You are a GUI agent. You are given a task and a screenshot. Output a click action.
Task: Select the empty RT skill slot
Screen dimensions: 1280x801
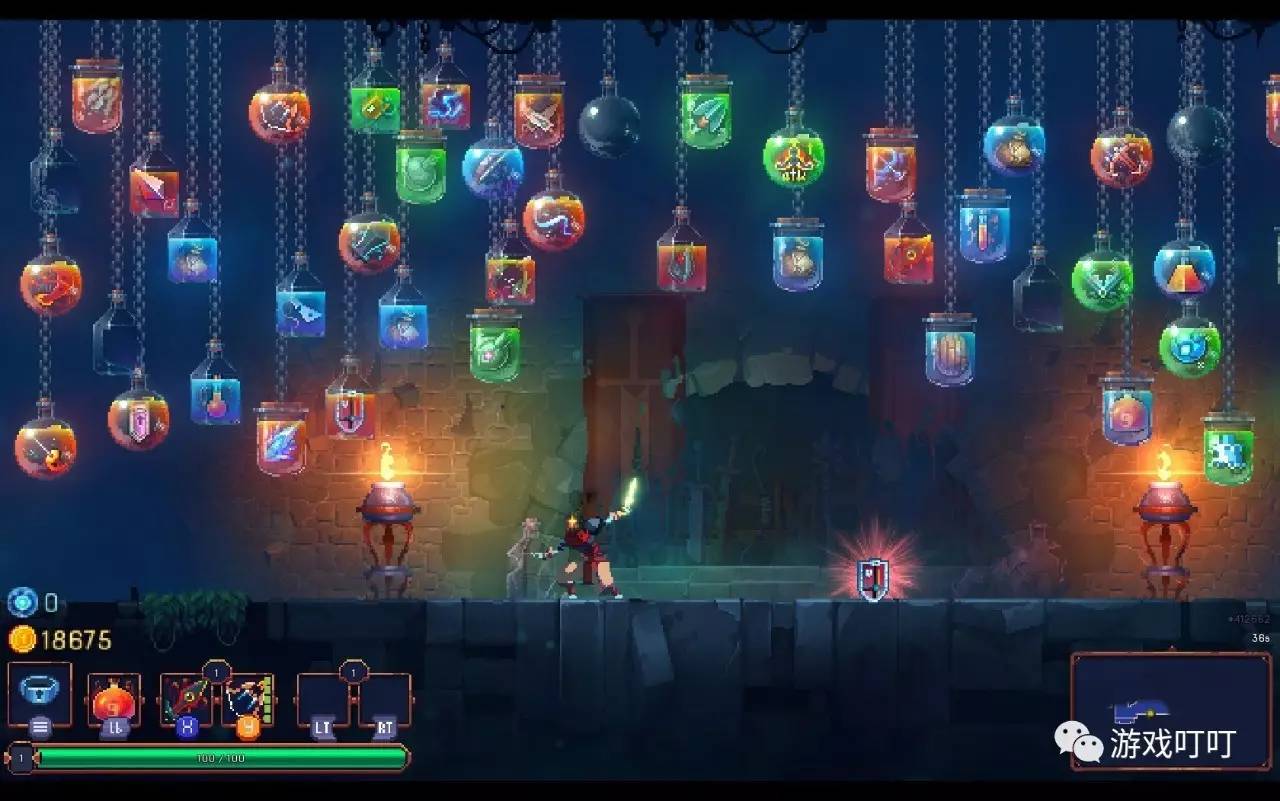(x=384, y=699)
